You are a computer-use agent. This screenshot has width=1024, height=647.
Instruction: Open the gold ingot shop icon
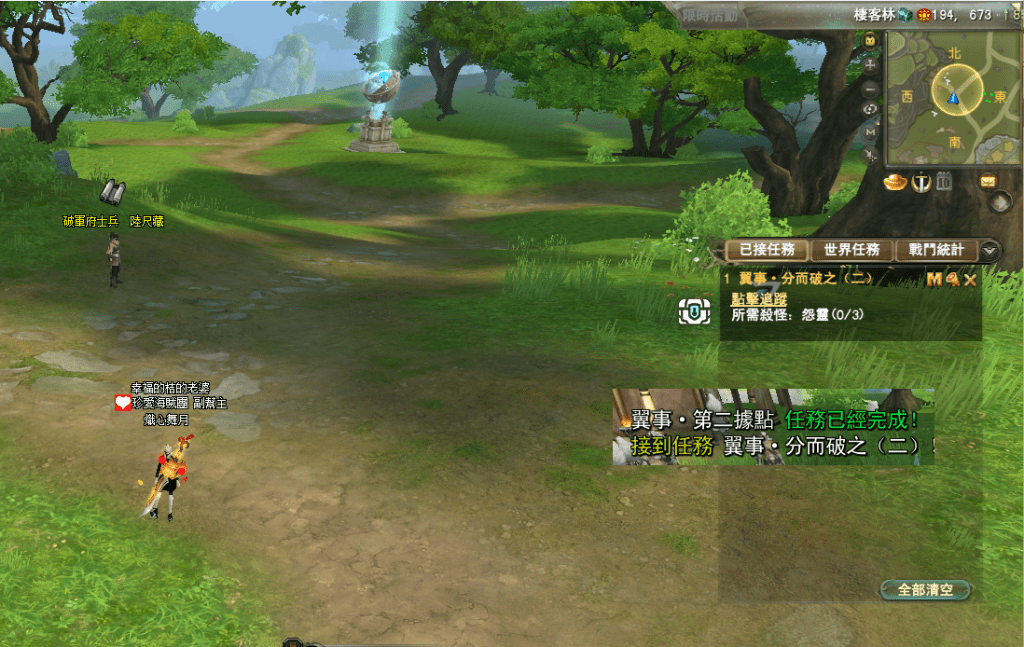coord(894,182)
